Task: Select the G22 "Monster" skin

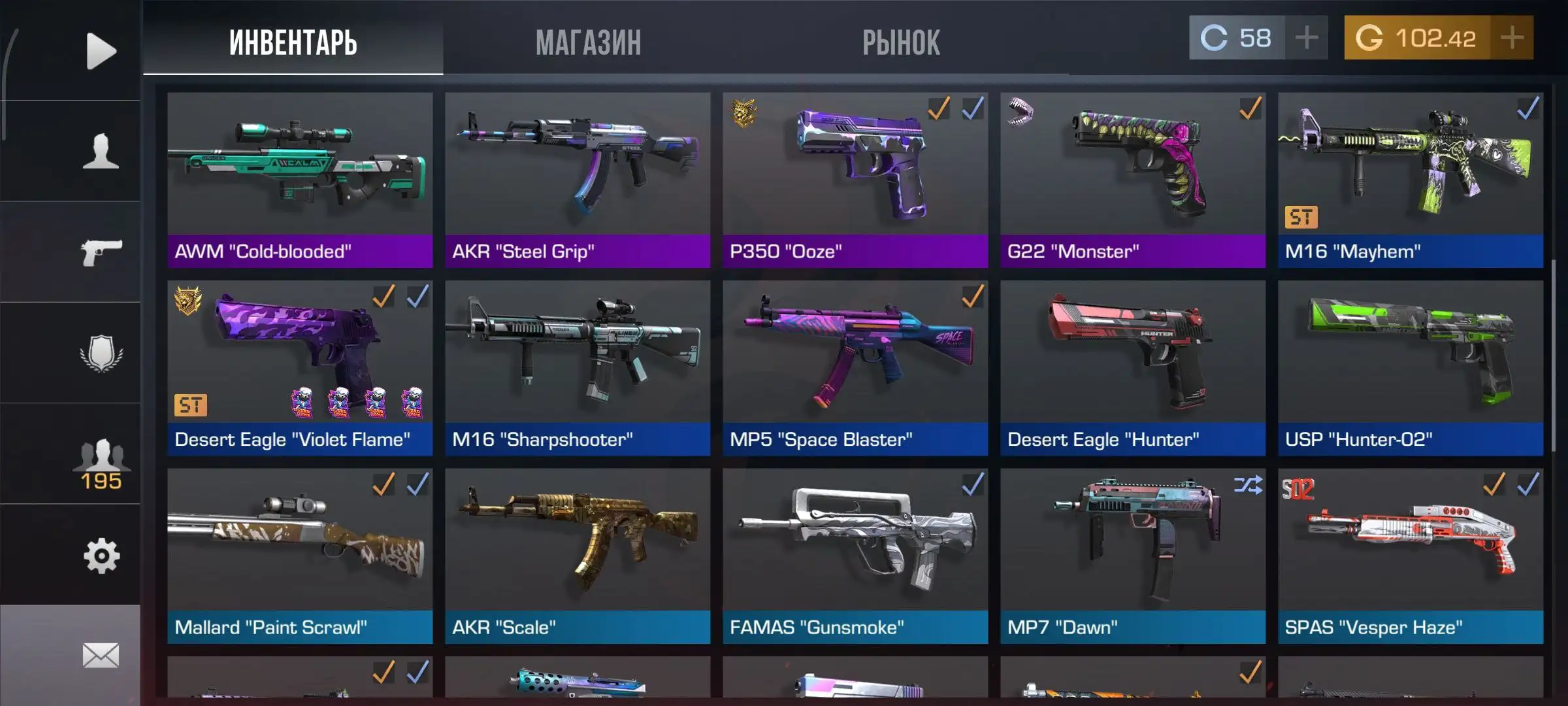Action: tap(1133, 180)
